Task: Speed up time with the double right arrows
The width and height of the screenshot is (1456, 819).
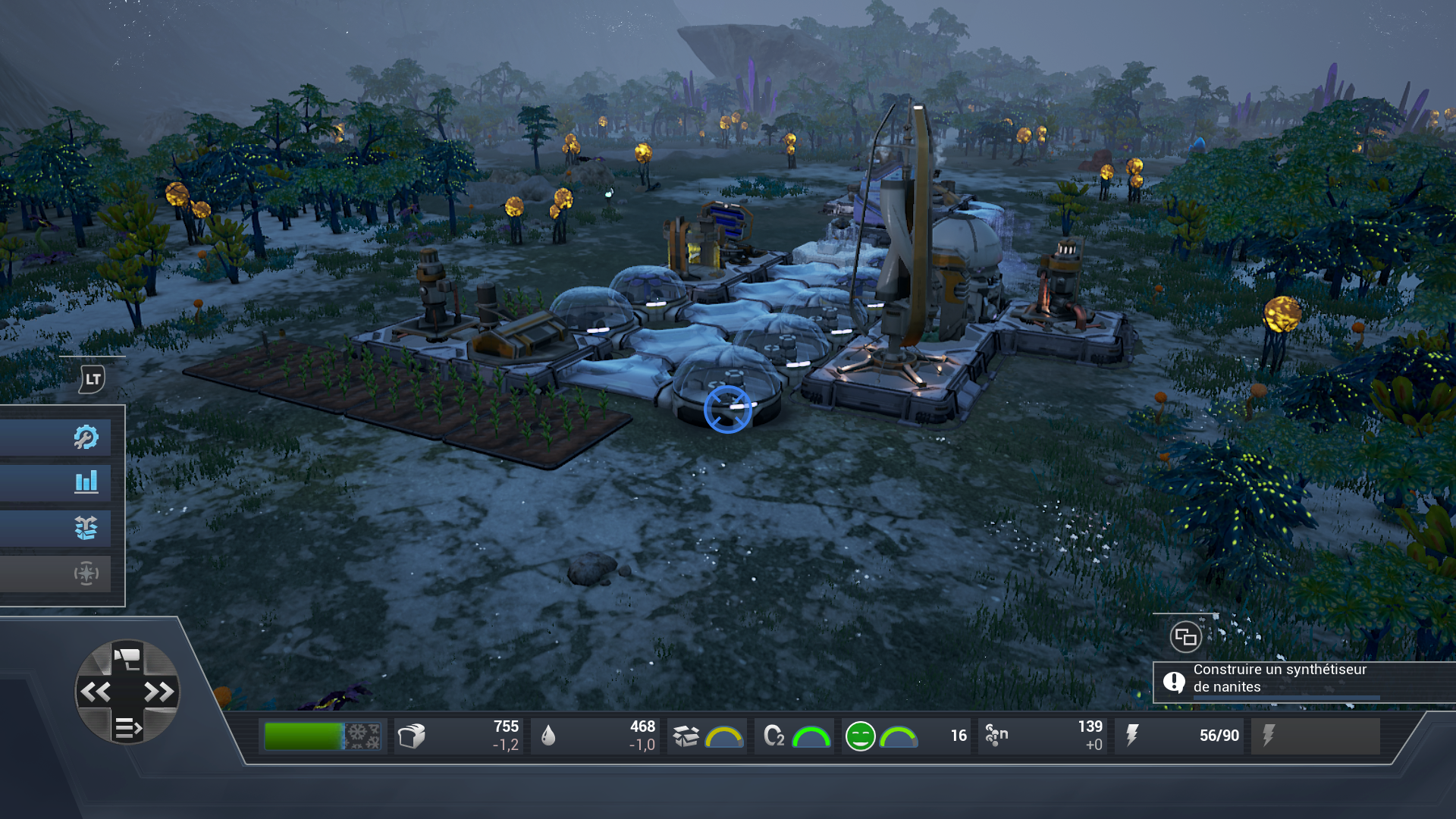Action: point(159,692)
